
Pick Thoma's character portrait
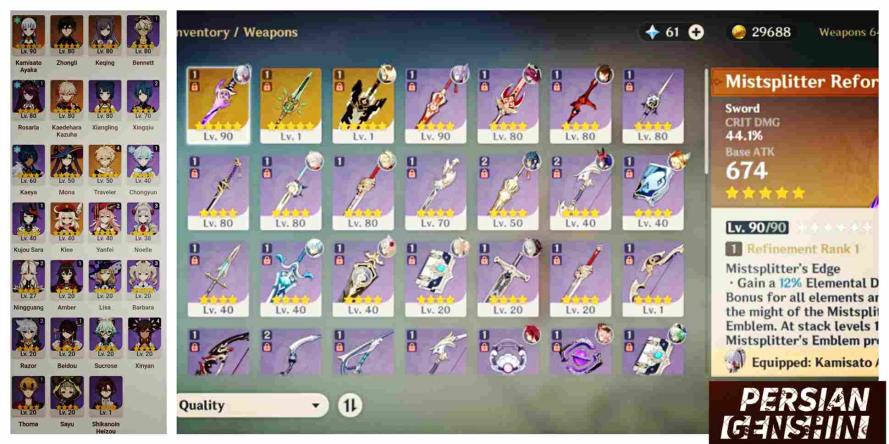pos(29,394)
